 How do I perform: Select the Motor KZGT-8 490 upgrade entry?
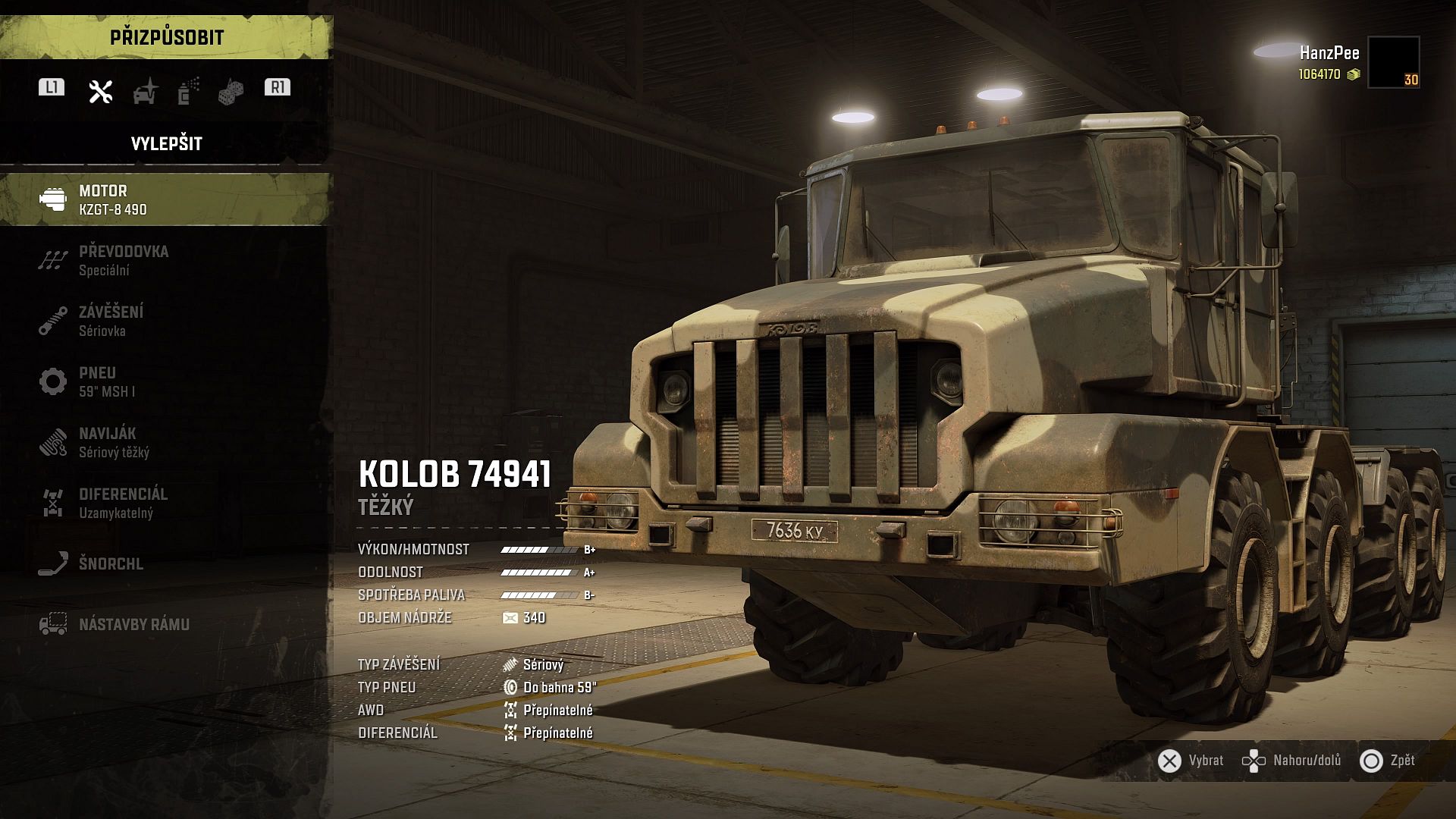click(x=165, y=199)
